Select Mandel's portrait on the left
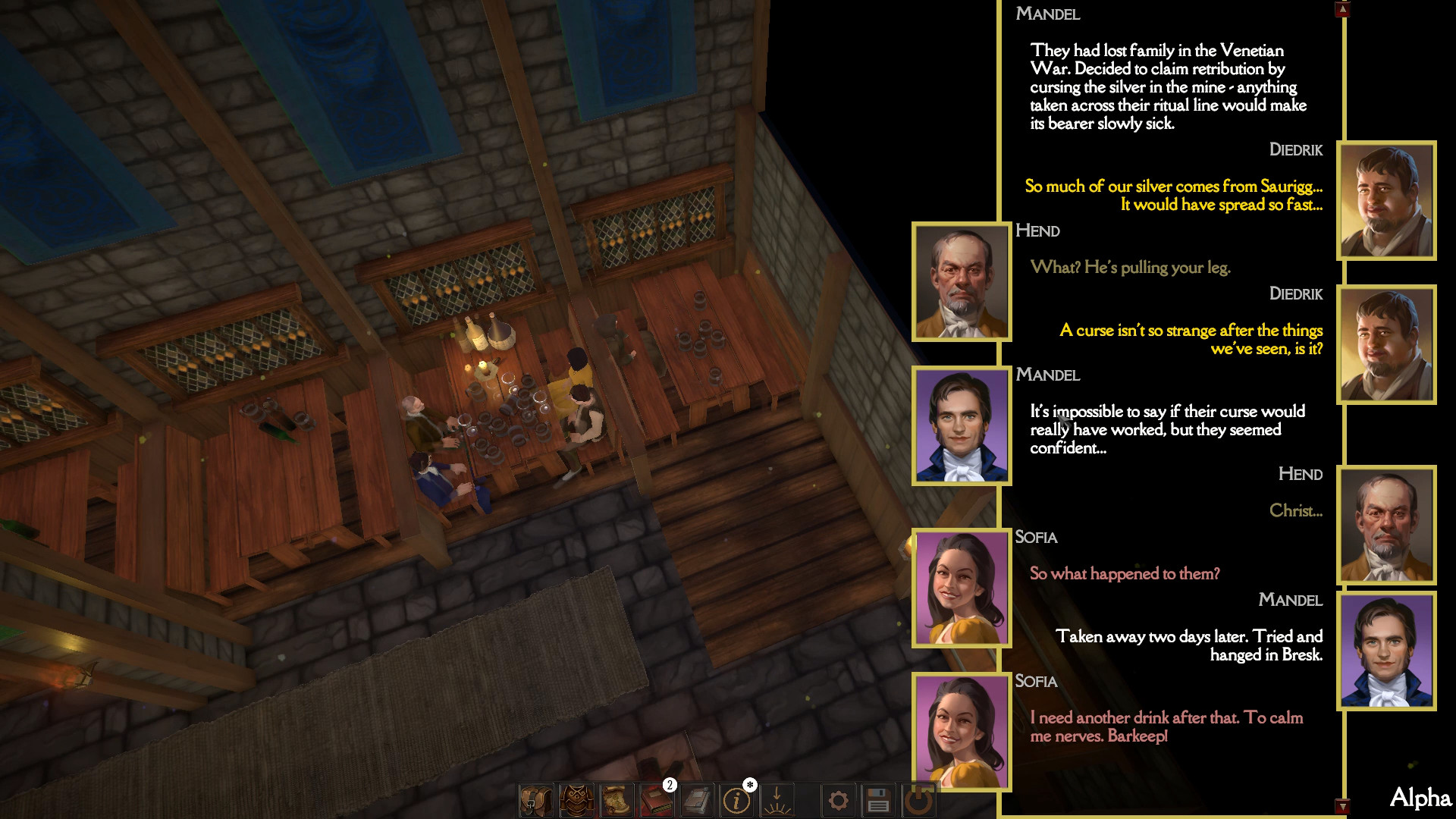This screenshot has height=819, width=1456. pos(961,425)
